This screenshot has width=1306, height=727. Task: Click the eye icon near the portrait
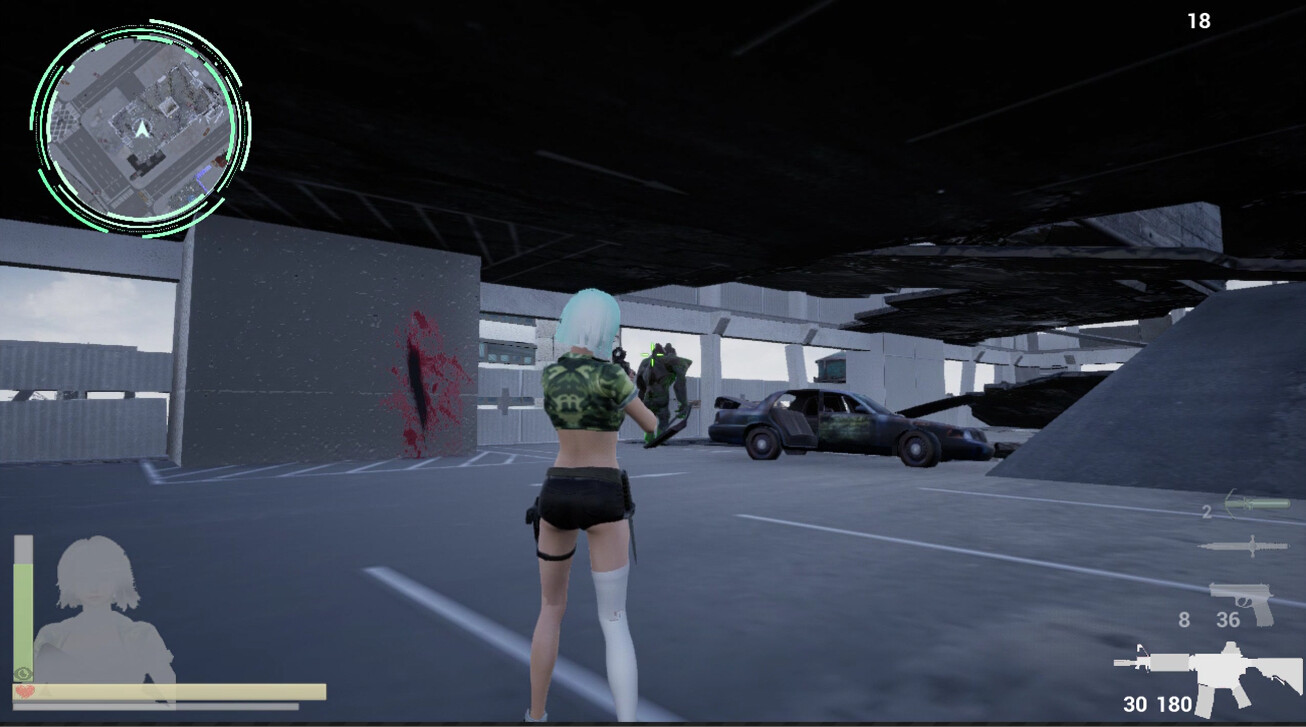[22, 672]
